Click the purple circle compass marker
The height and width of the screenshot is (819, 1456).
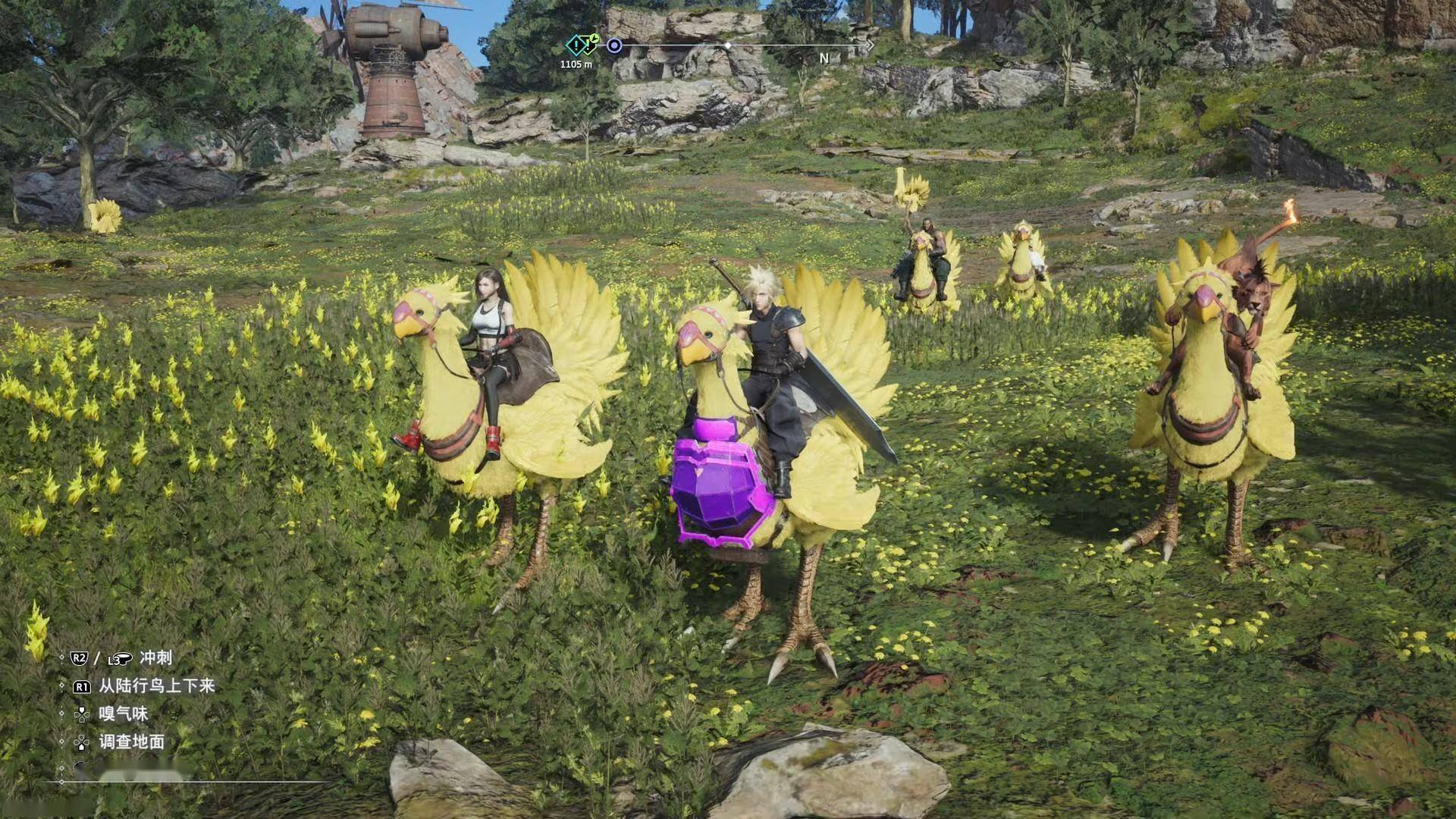coord(614,46)
